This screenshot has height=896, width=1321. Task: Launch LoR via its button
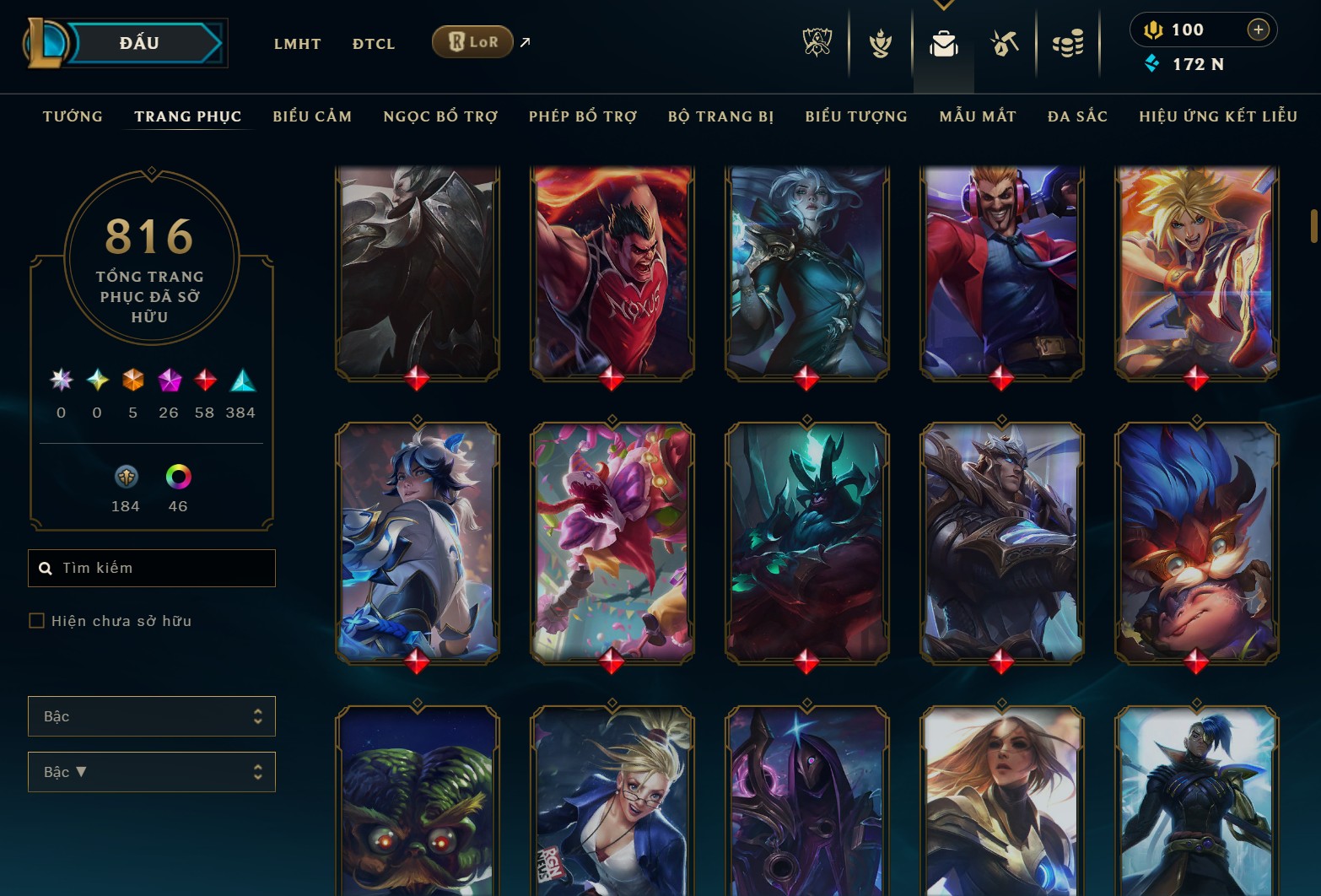pos(472,41)
